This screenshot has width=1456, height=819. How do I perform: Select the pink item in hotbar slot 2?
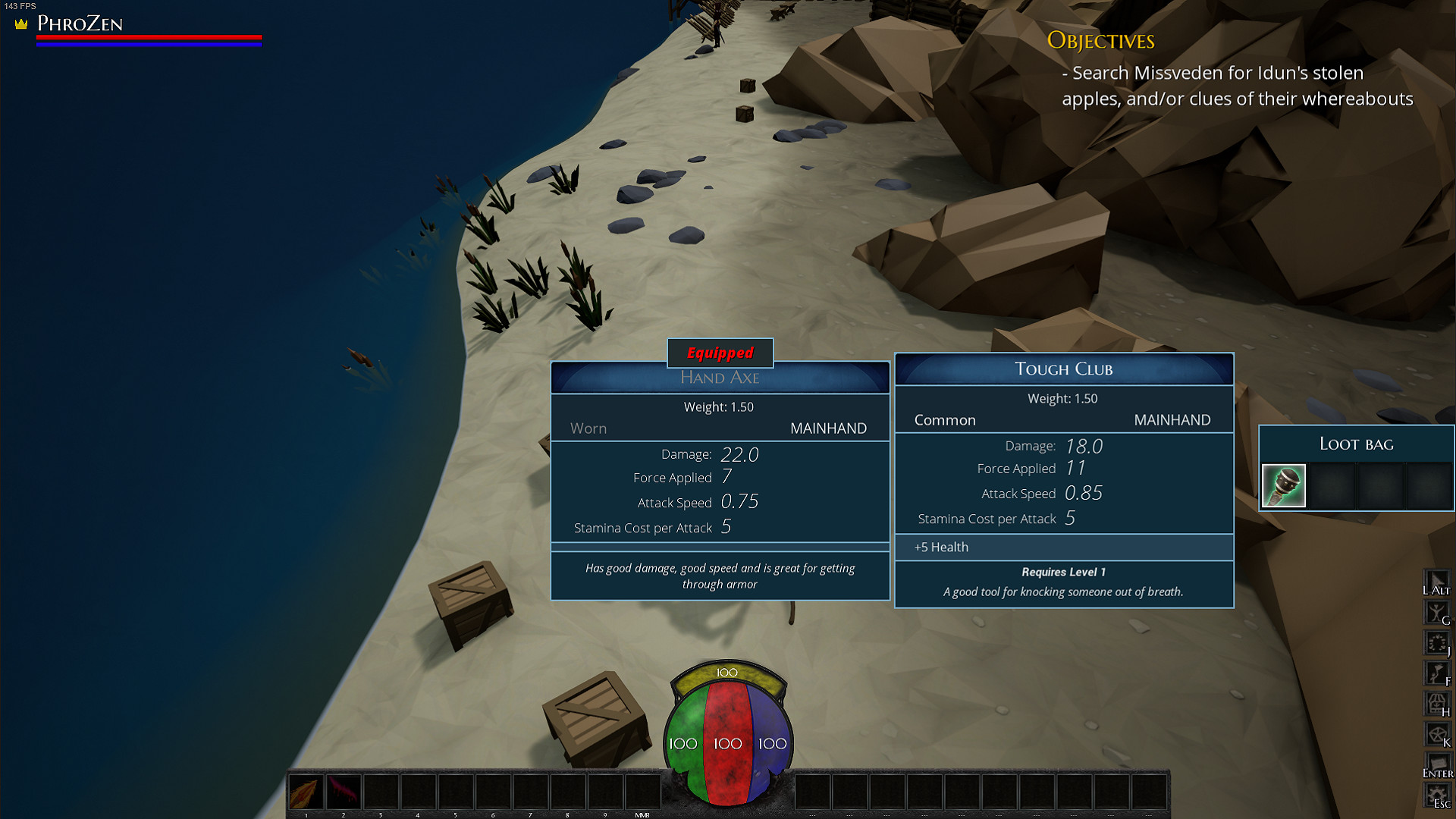click(344, 791)
